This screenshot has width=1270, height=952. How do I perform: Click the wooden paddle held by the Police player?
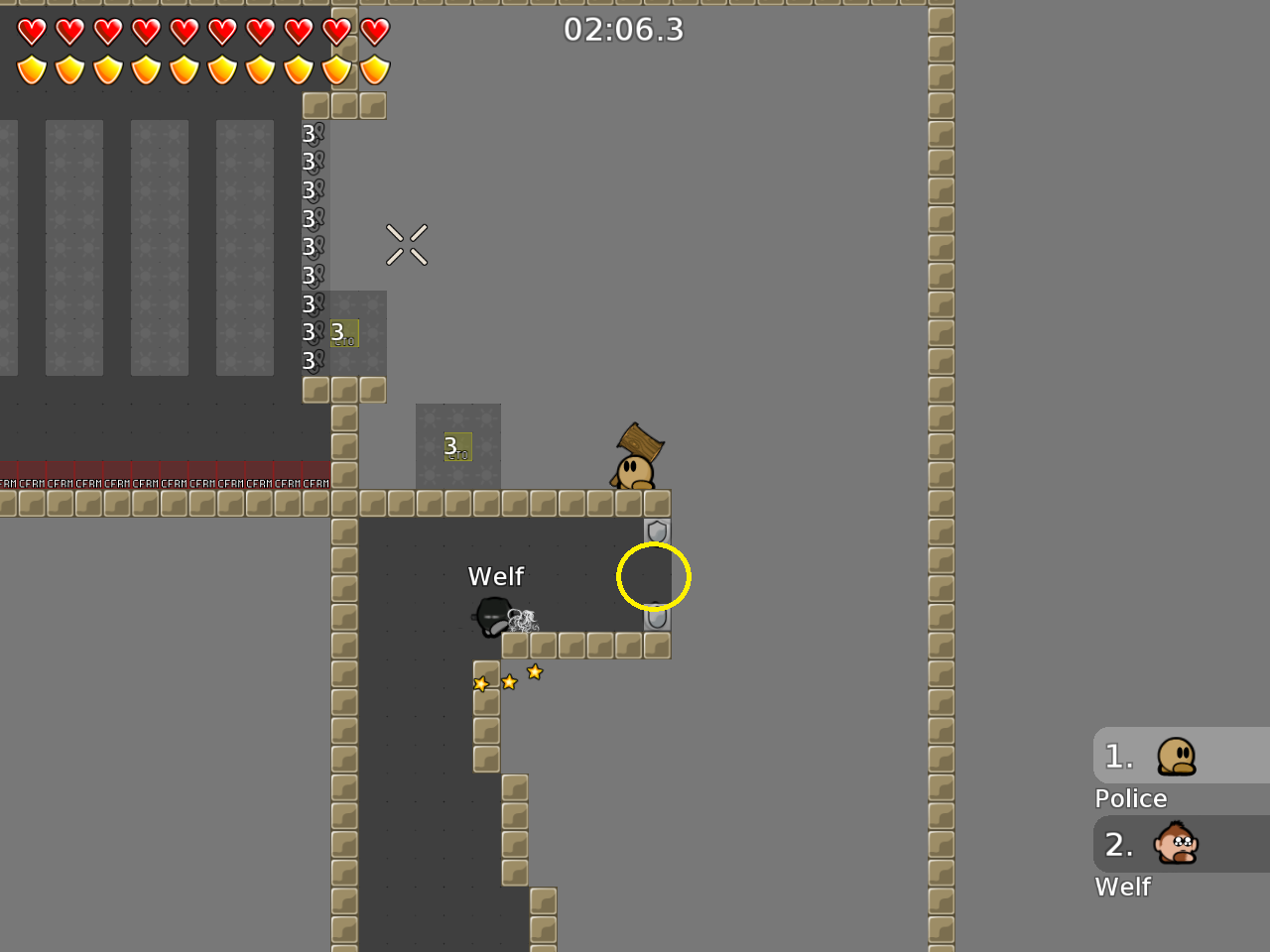(639, 439)
